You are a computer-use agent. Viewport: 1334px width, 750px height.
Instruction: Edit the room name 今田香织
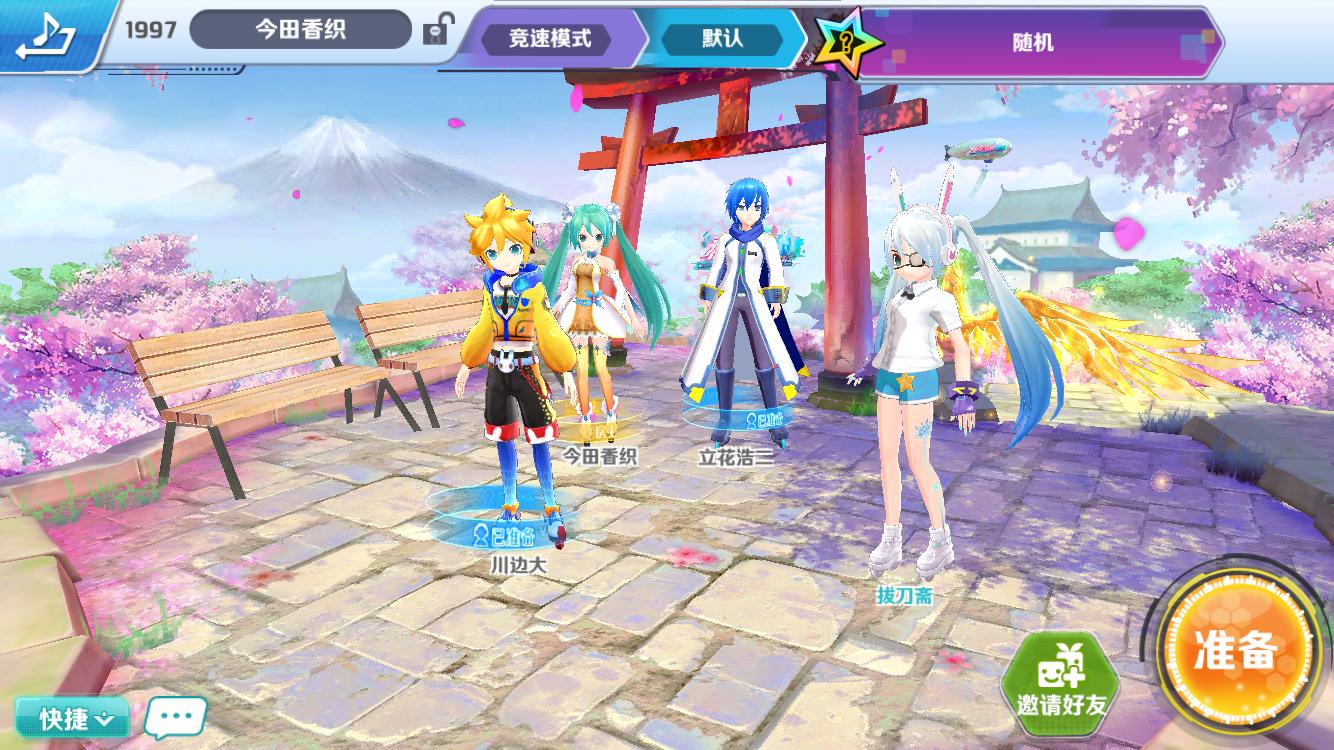click(x=300, y=30)
